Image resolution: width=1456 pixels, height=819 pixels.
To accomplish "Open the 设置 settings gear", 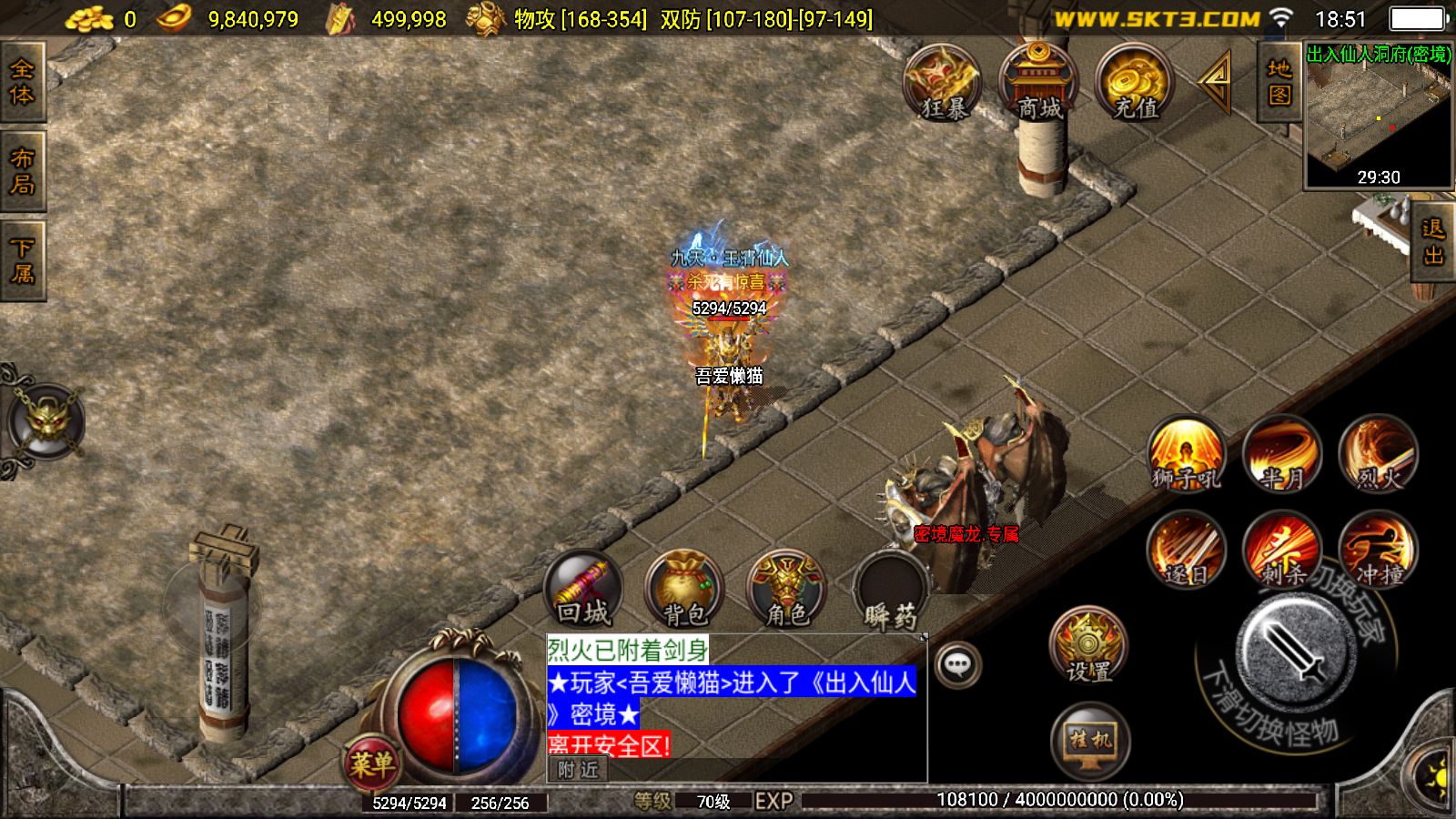I will point(1088,646).
